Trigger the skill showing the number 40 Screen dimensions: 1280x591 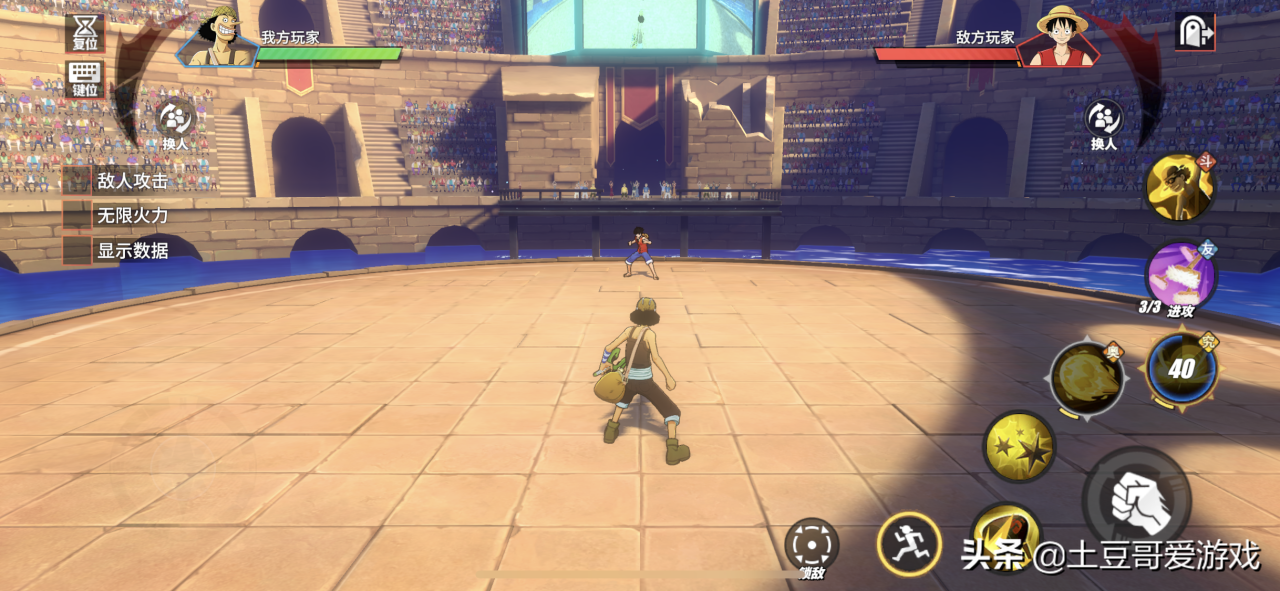pyautogui.click(x=1181, y=368)
